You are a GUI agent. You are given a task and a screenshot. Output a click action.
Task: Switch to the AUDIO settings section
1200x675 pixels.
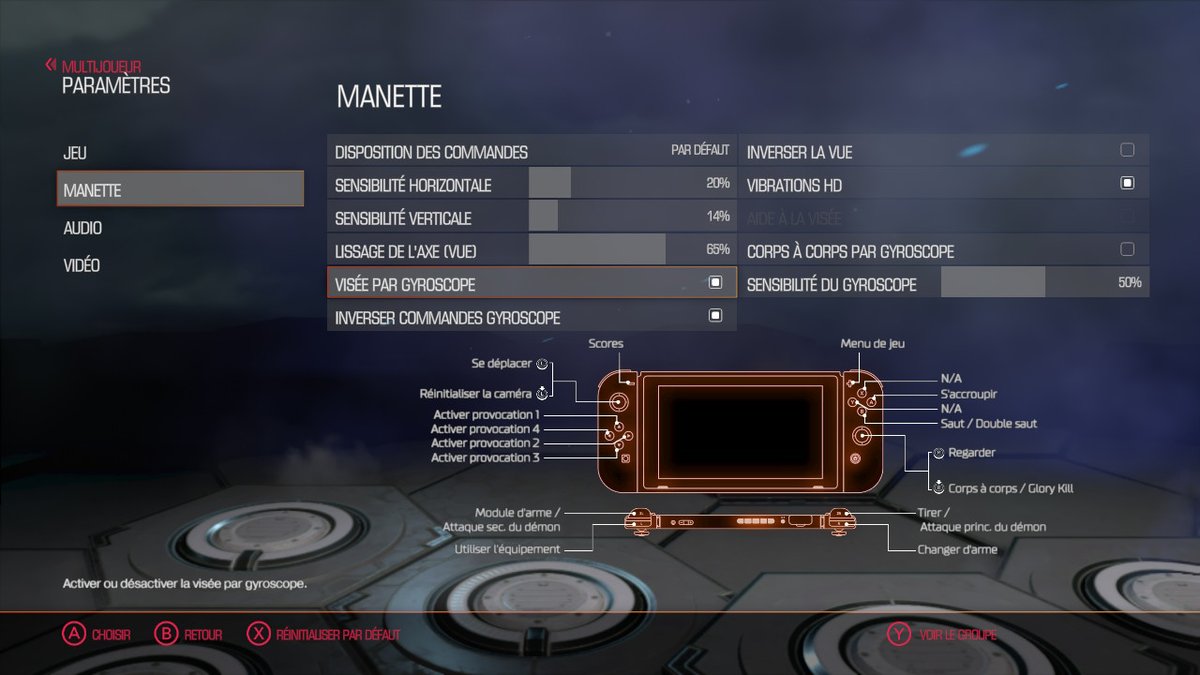(83, 228)
